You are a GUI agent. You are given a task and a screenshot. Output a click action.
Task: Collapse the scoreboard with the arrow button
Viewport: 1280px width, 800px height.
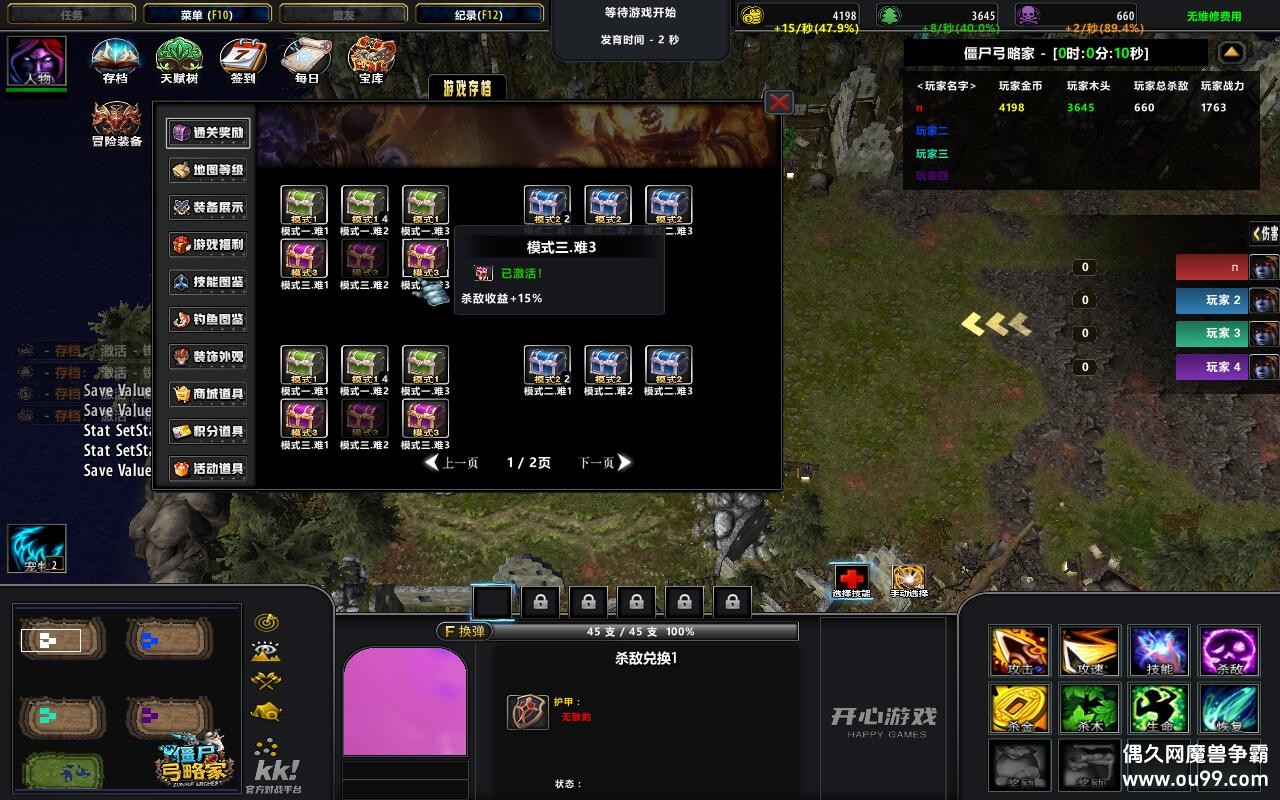point(1232,52)
